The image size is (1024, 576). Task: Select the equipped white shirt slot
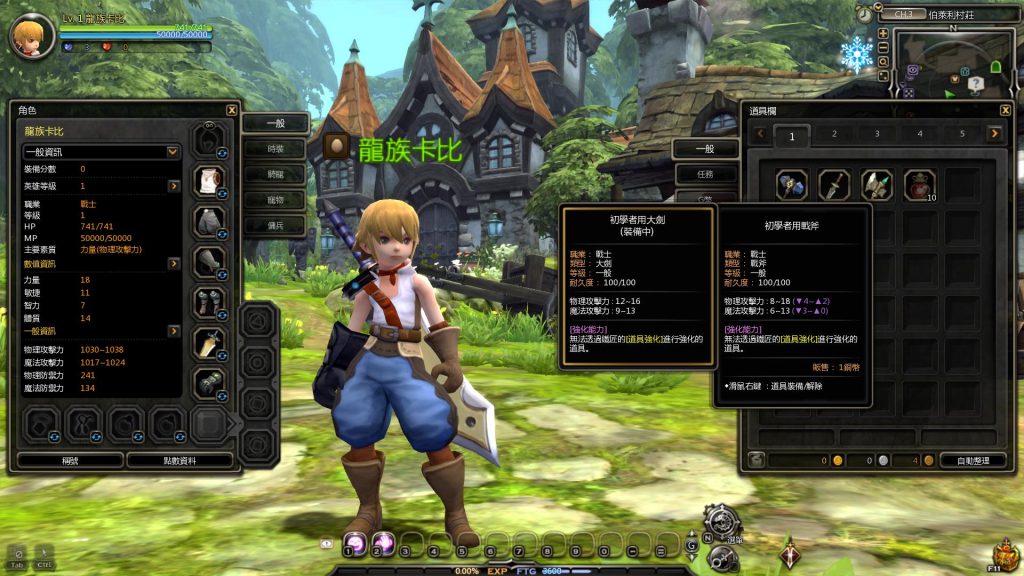coord(209,180)
